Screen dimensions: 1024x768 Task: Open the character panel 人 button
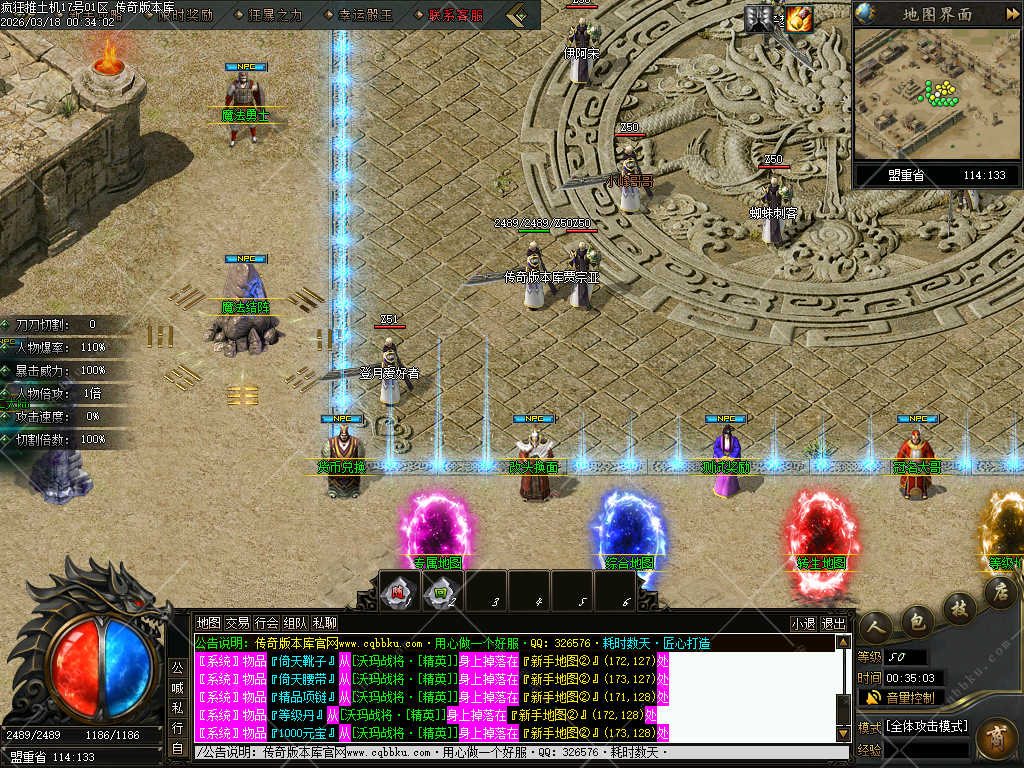875,626
